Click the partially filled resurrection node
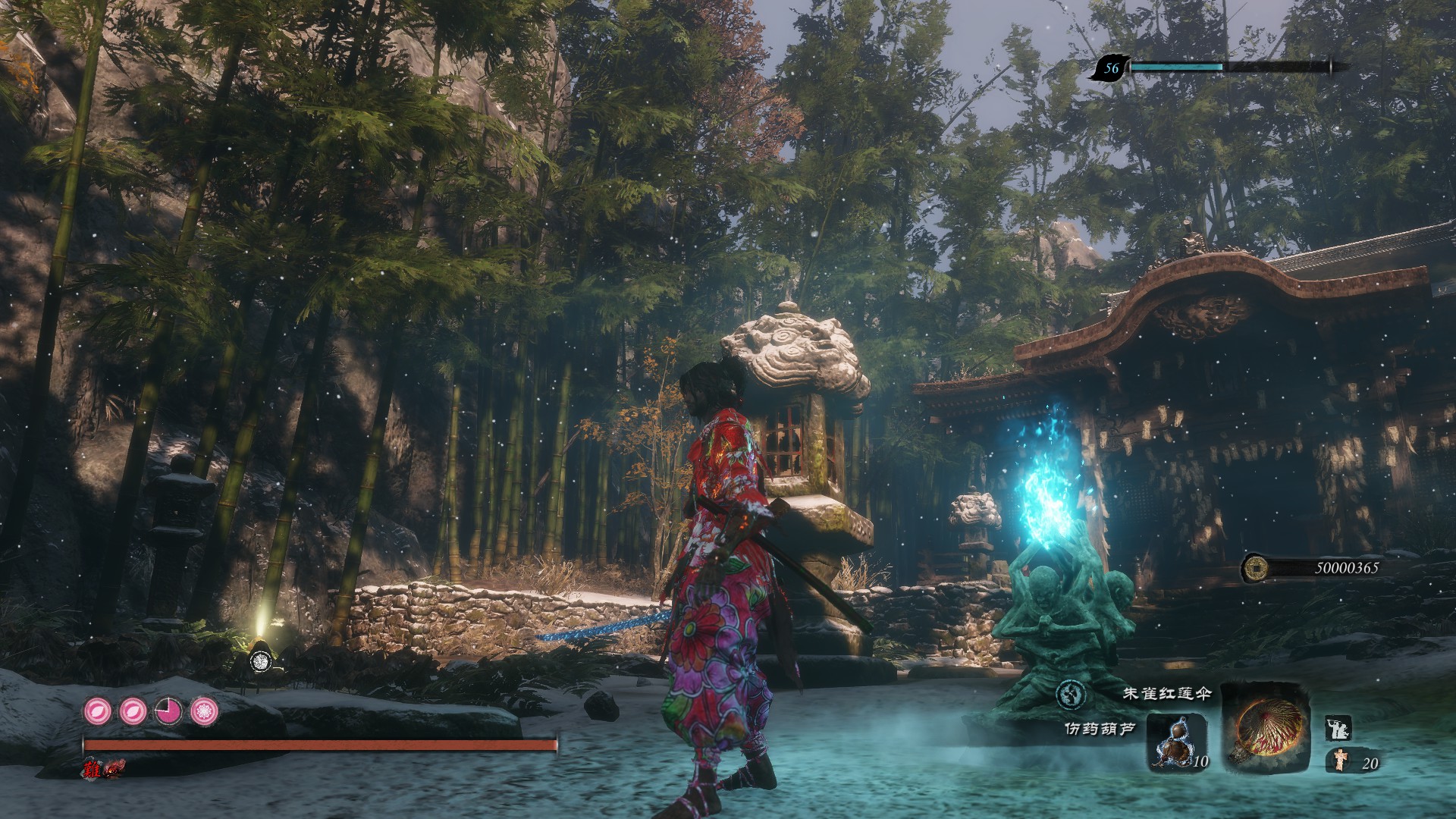Screen dimensions: 1456x819 168,711
